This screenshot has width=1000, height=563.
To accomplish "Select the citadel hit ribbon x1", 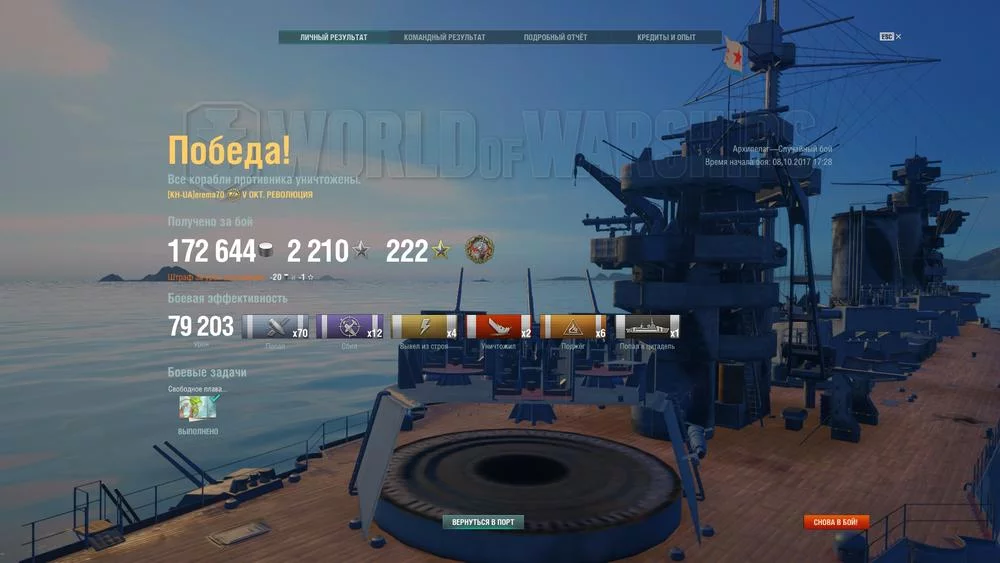I will tap(647, 327).
